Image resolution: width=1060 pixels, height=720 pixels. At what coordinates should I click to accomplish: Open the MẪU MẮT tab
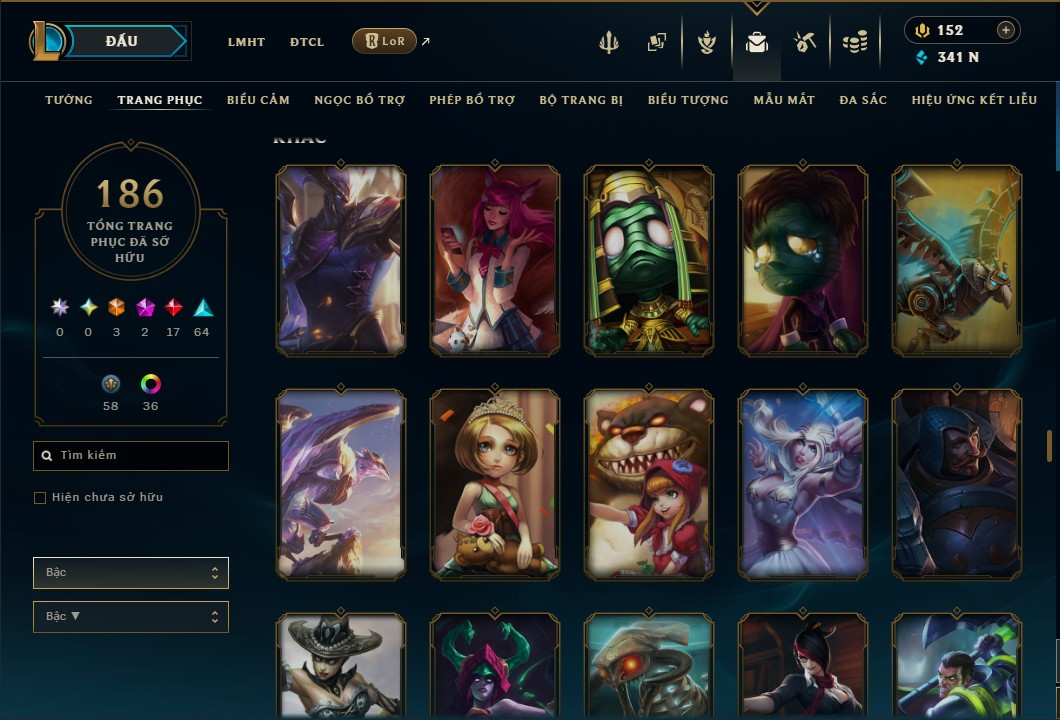point(784,100)
